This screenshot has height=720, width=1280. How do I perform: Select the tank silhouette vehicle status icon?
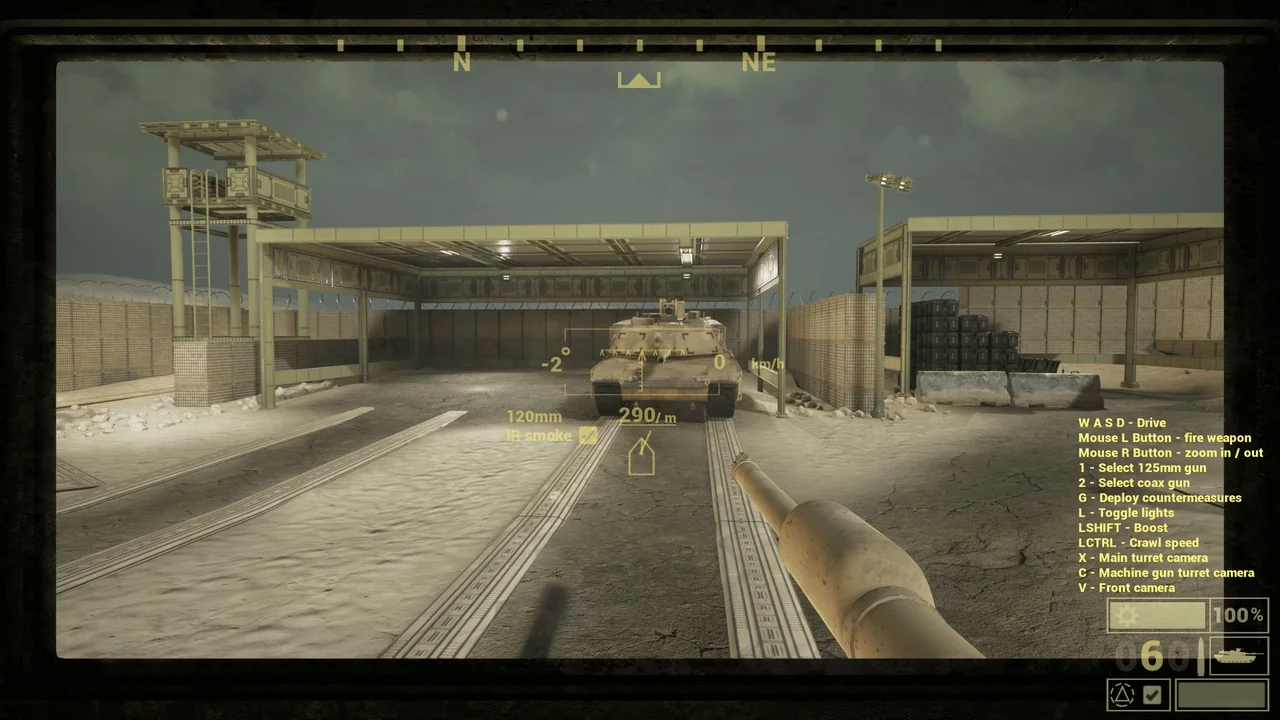click(1237, 656)
